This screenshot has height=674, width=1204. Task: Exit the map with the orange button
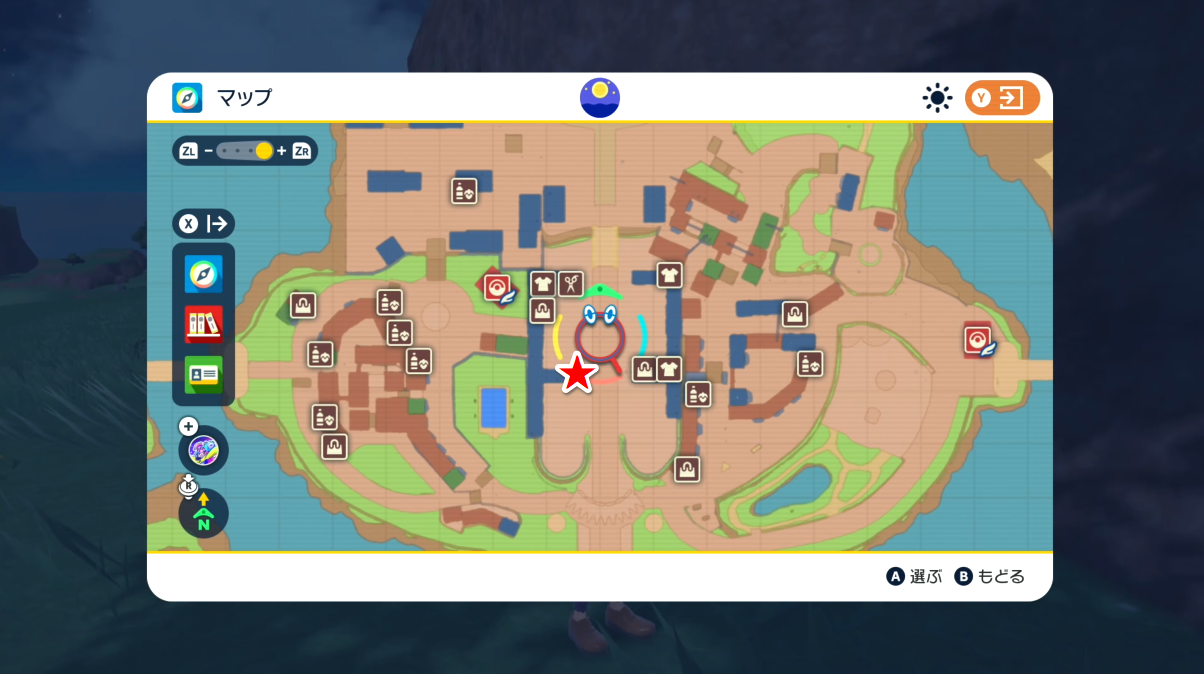[1002, 98]
